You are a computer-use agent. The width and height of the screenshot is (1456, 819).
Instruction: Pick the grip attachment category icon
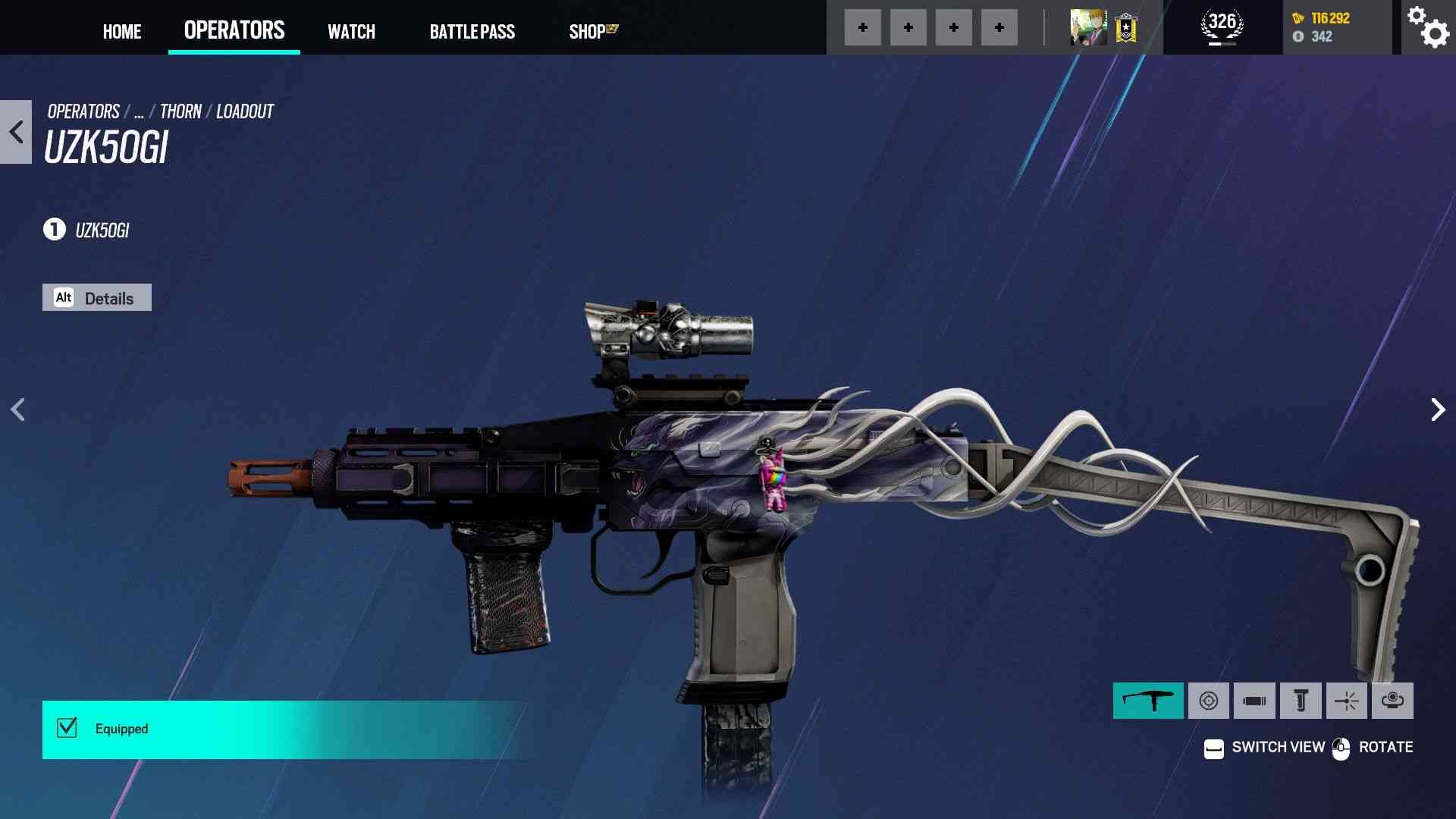1301,701
